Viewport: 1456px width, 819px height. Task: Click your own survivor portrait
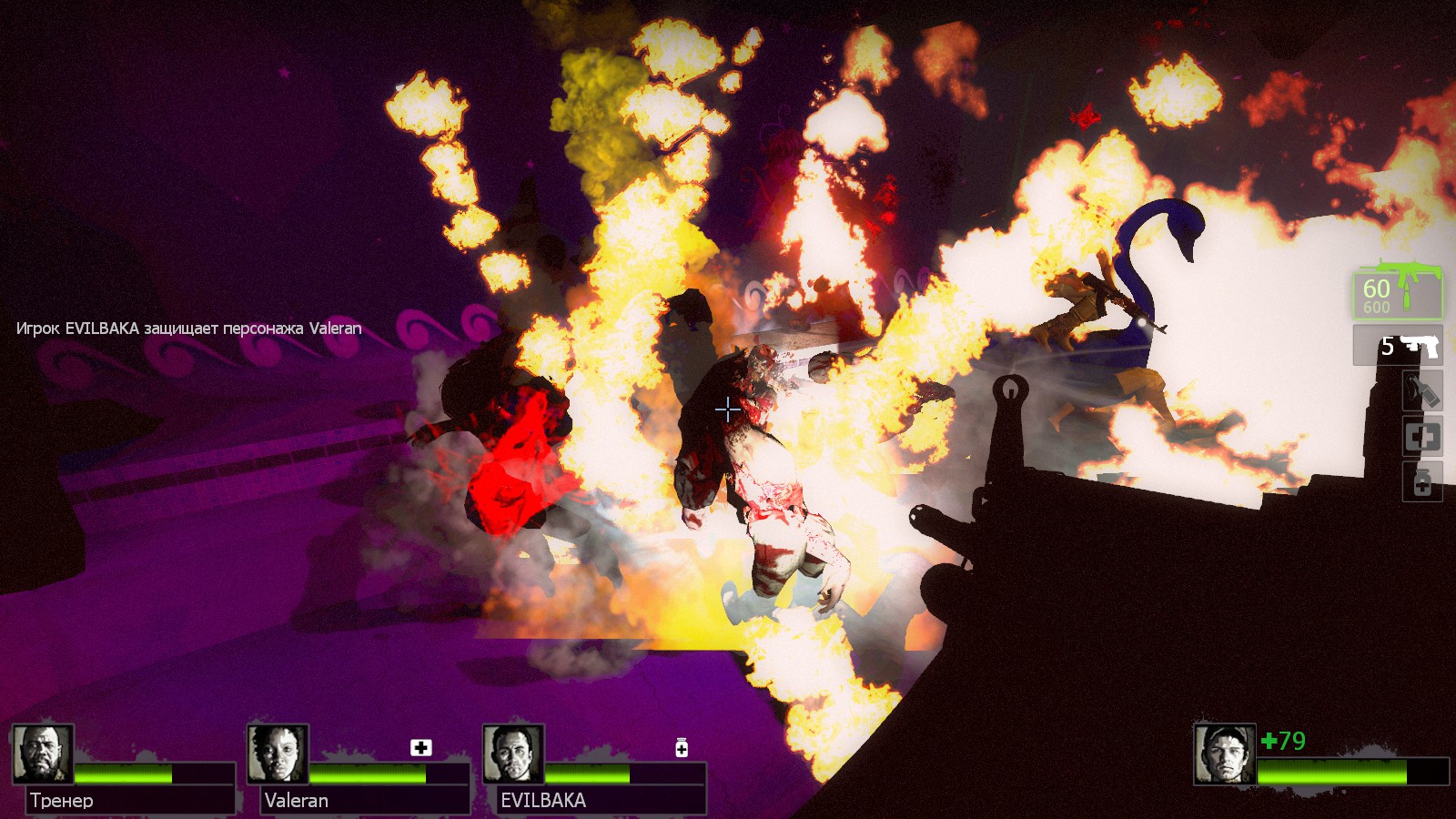(x=1225, y=754)
